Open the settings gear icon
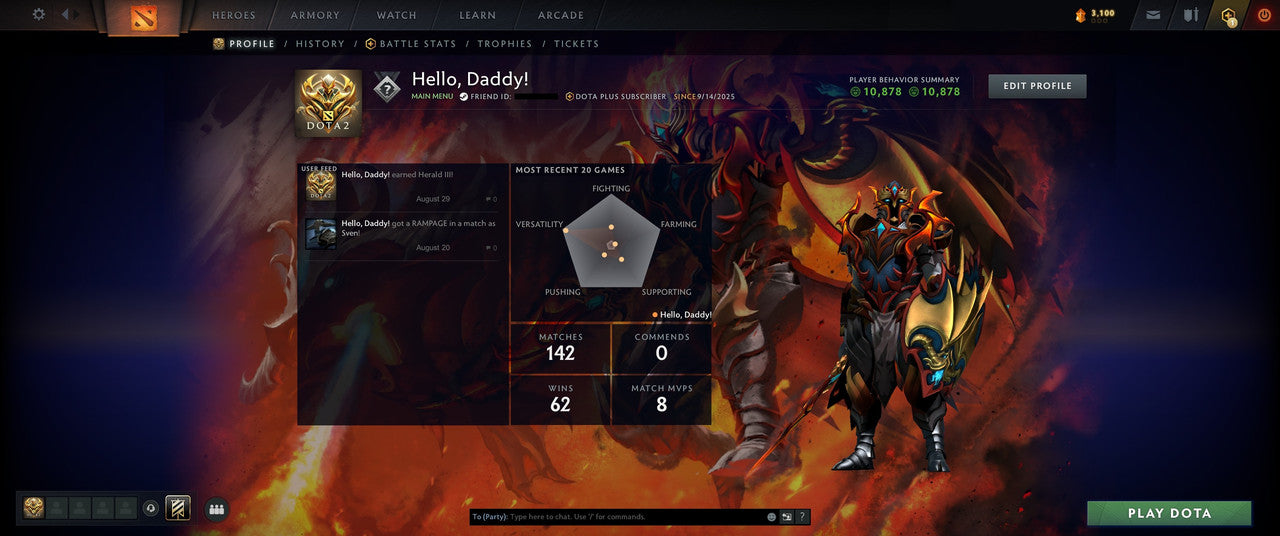This screenshot has width=1280, height=536. tap(39, 15)
